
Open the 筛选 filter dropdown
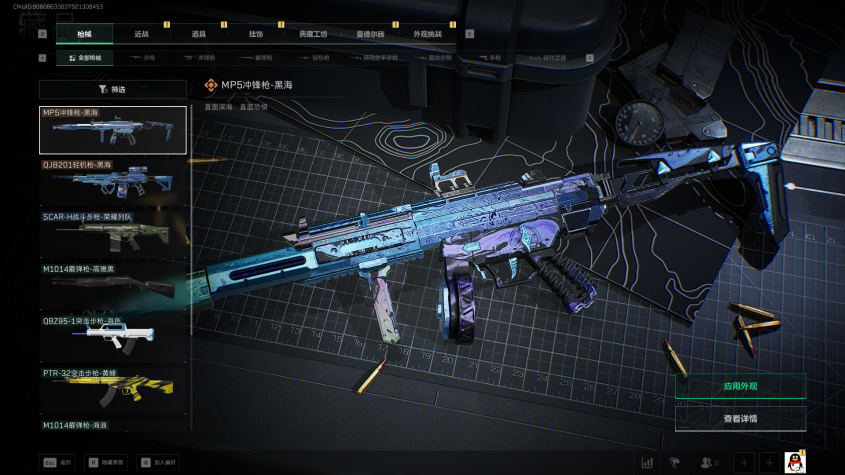tap(113, 89)
